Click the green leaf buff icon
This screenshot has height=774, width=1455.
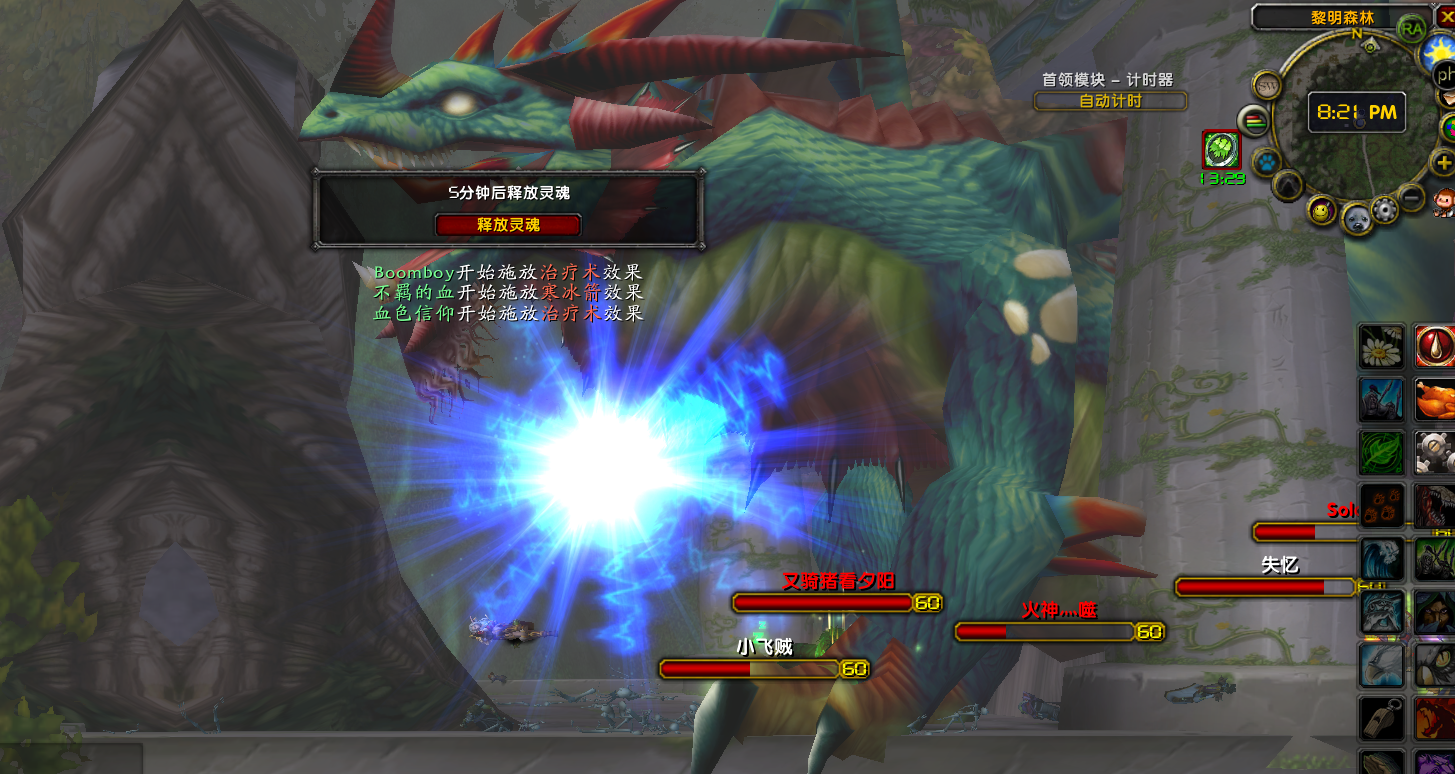1221,150
